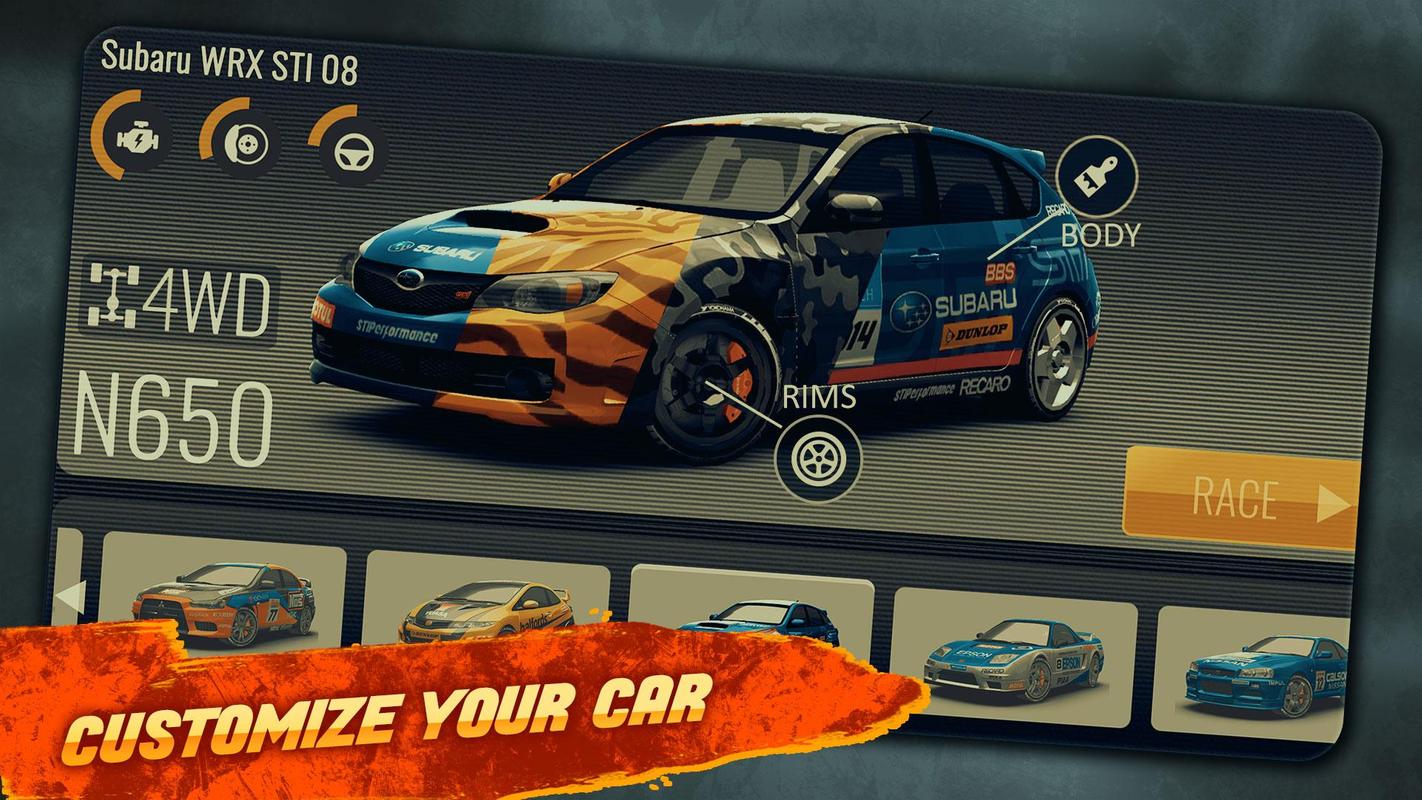Choose the yellow hatchback car thumbnail
This screenshot has height=800, width=1422.
[x=486, y=604]
